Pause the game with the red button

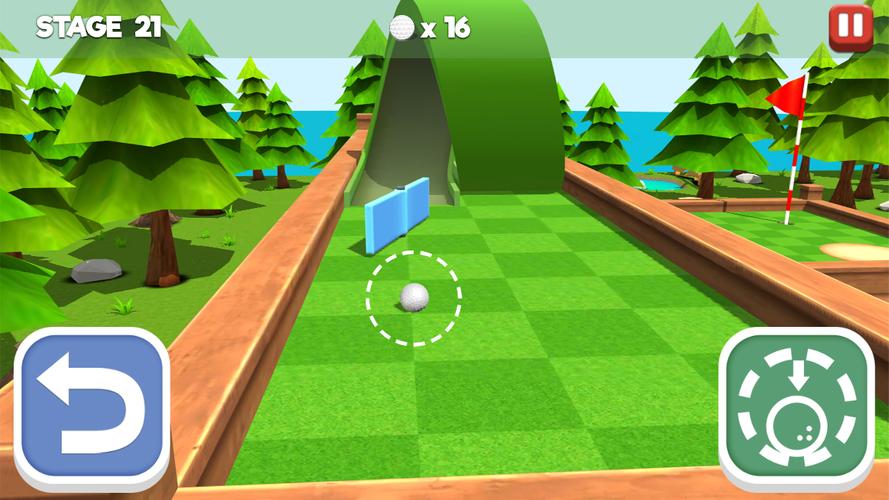tap(850, 28)
